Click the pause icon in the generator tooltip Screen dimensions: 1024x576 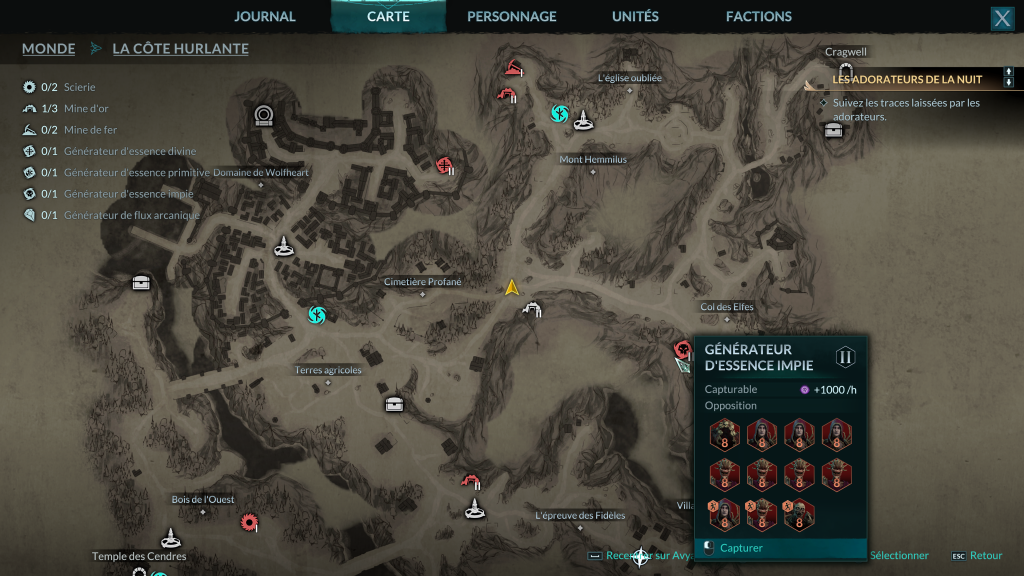pos(846,357)
